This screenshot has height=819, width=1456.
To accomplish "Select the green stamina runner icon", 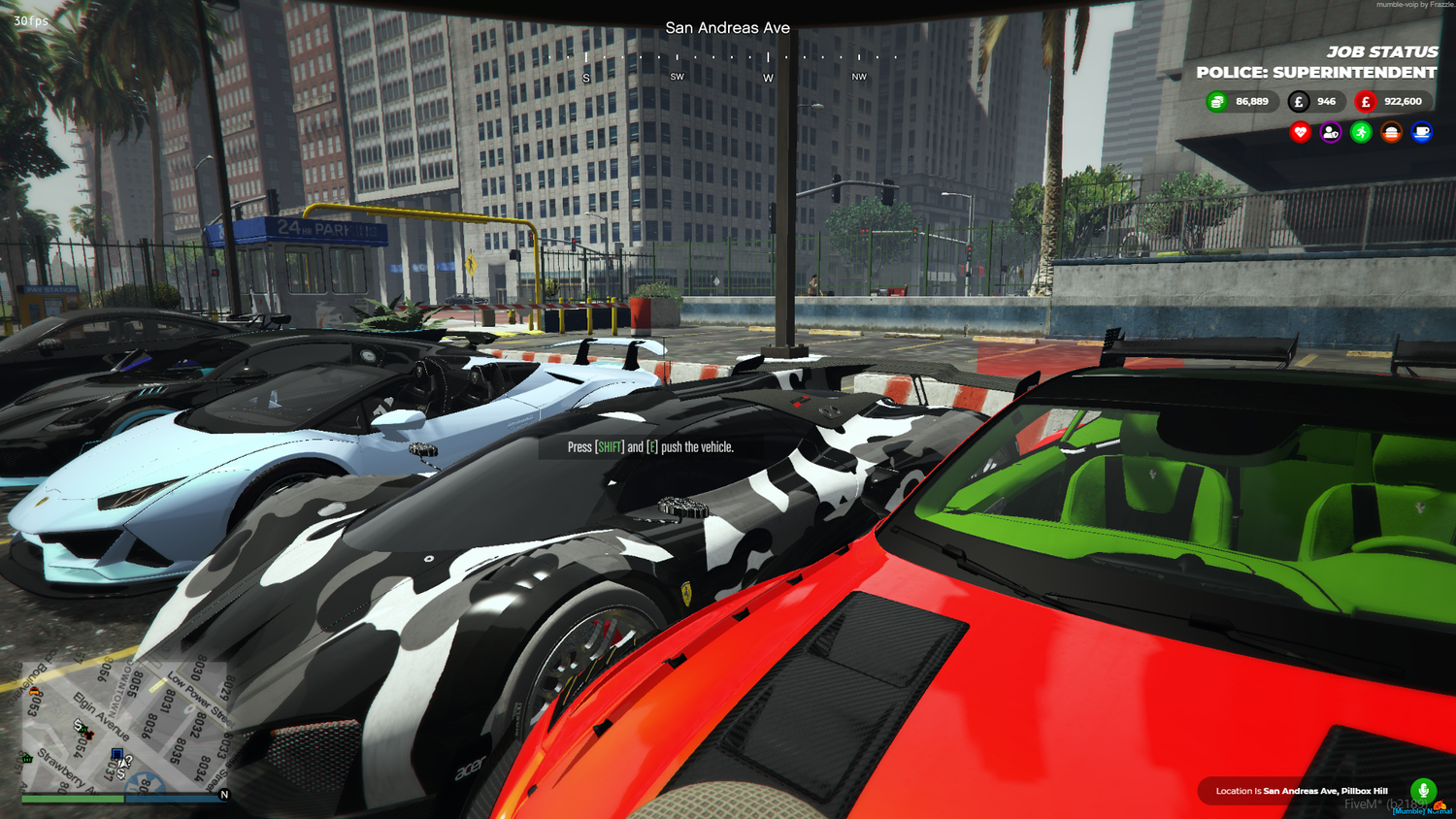I will tap(1359, 133).
